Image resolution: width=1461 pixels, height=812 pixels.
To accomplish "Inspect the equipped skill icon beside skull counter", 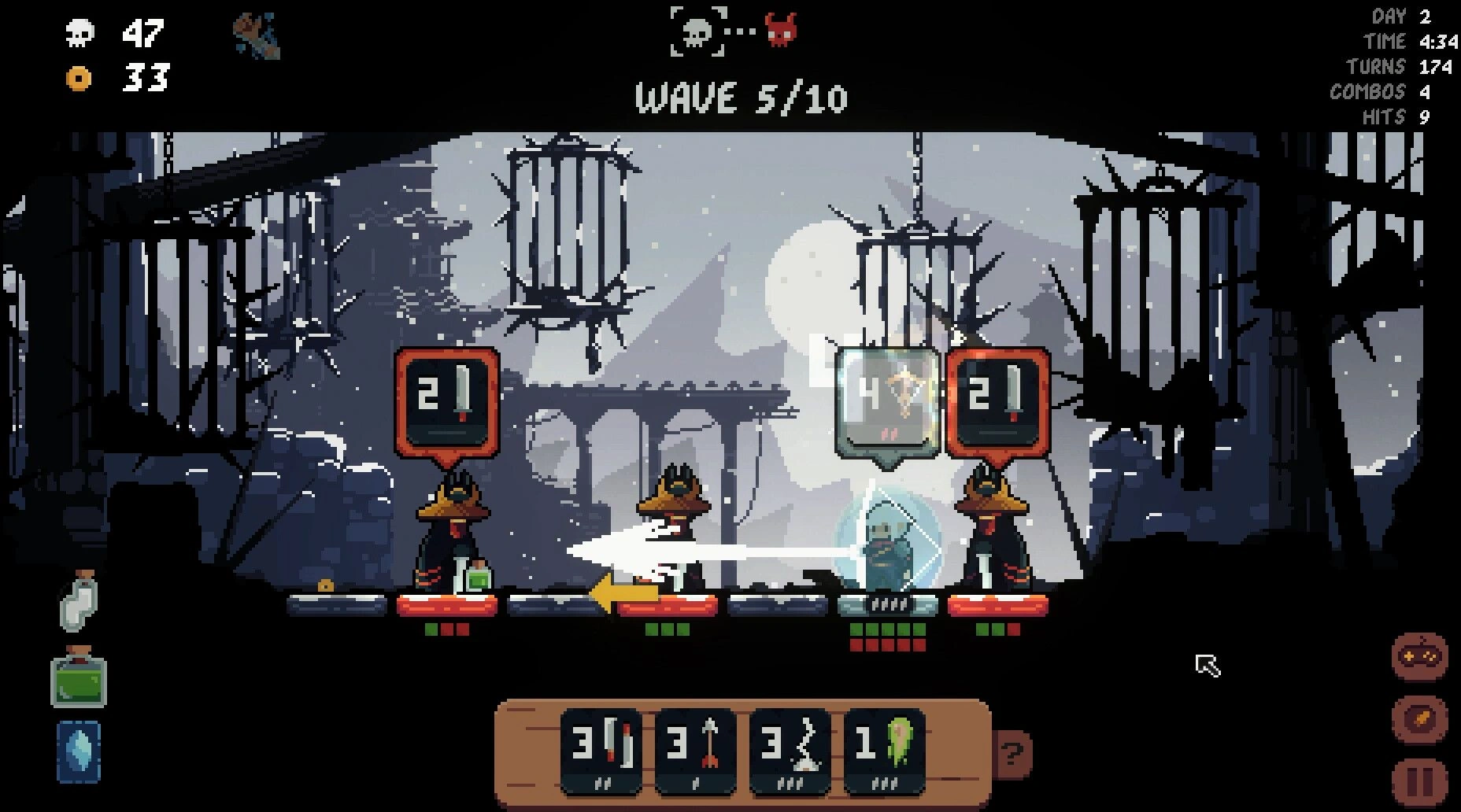I will (257, 37).
